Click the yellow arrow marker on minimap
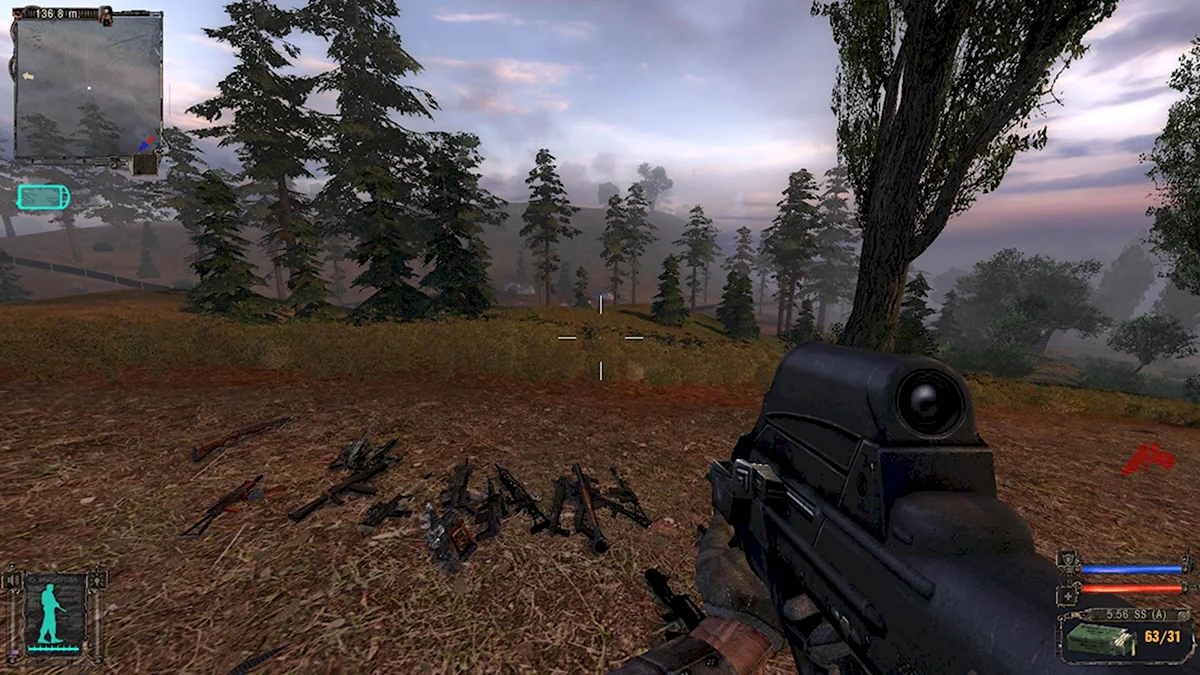1200x675 pixels. click(x=28, y=76)
